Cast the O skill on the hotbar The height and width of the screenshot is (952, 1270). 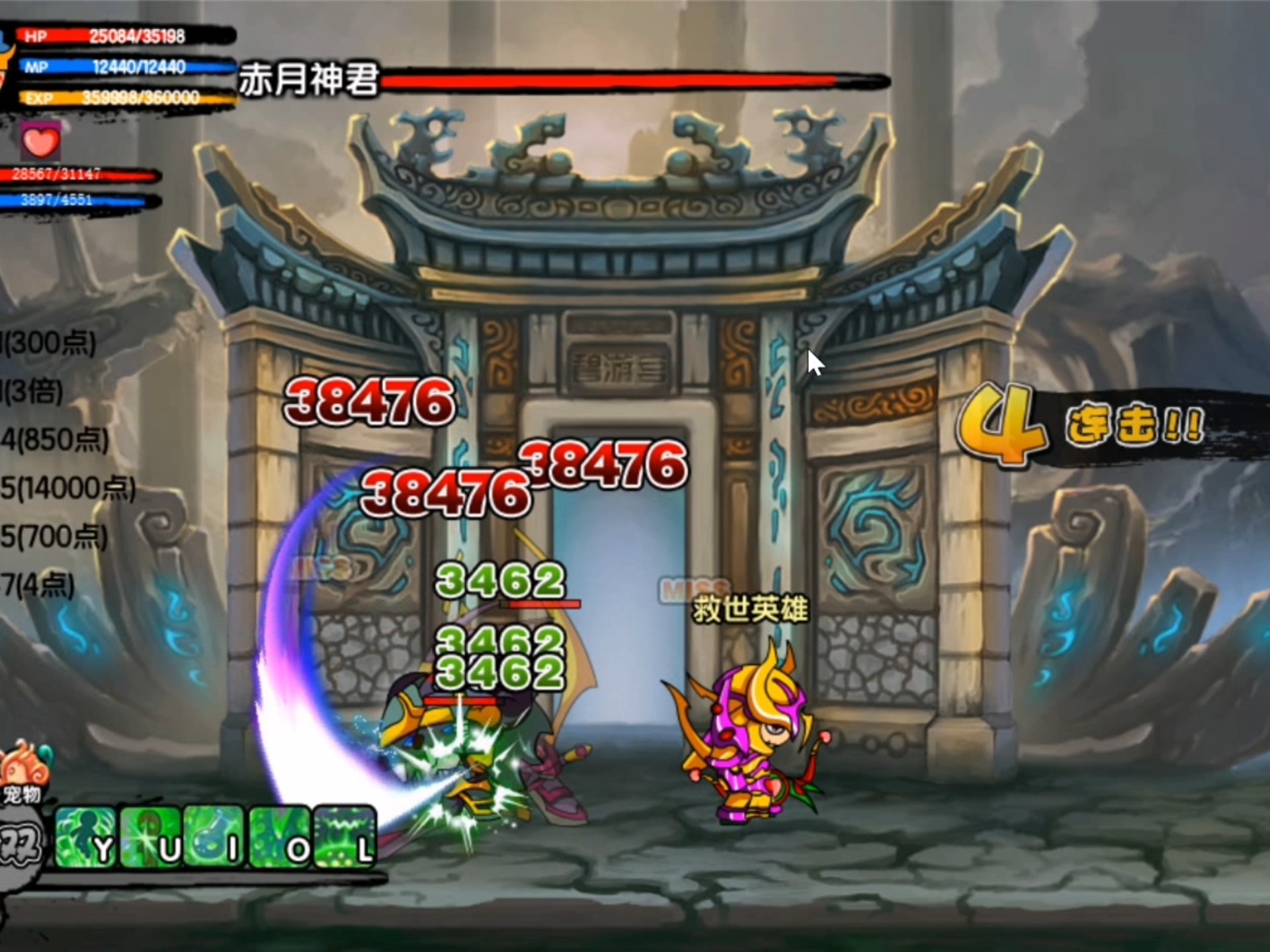coord(280,837)
